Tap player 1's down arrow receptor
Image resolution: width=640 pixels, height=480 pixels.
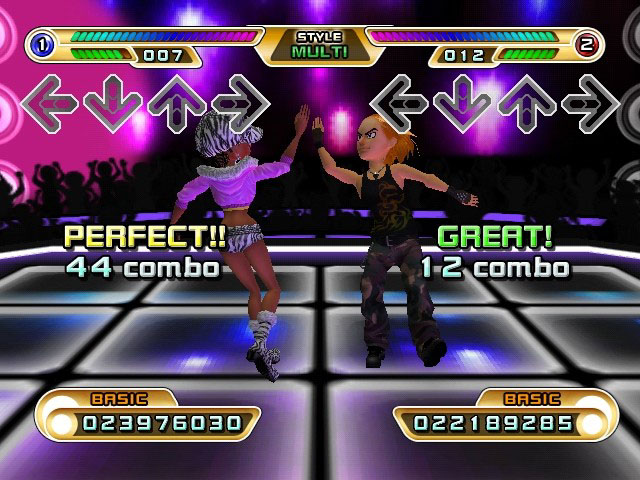[111, 104]
